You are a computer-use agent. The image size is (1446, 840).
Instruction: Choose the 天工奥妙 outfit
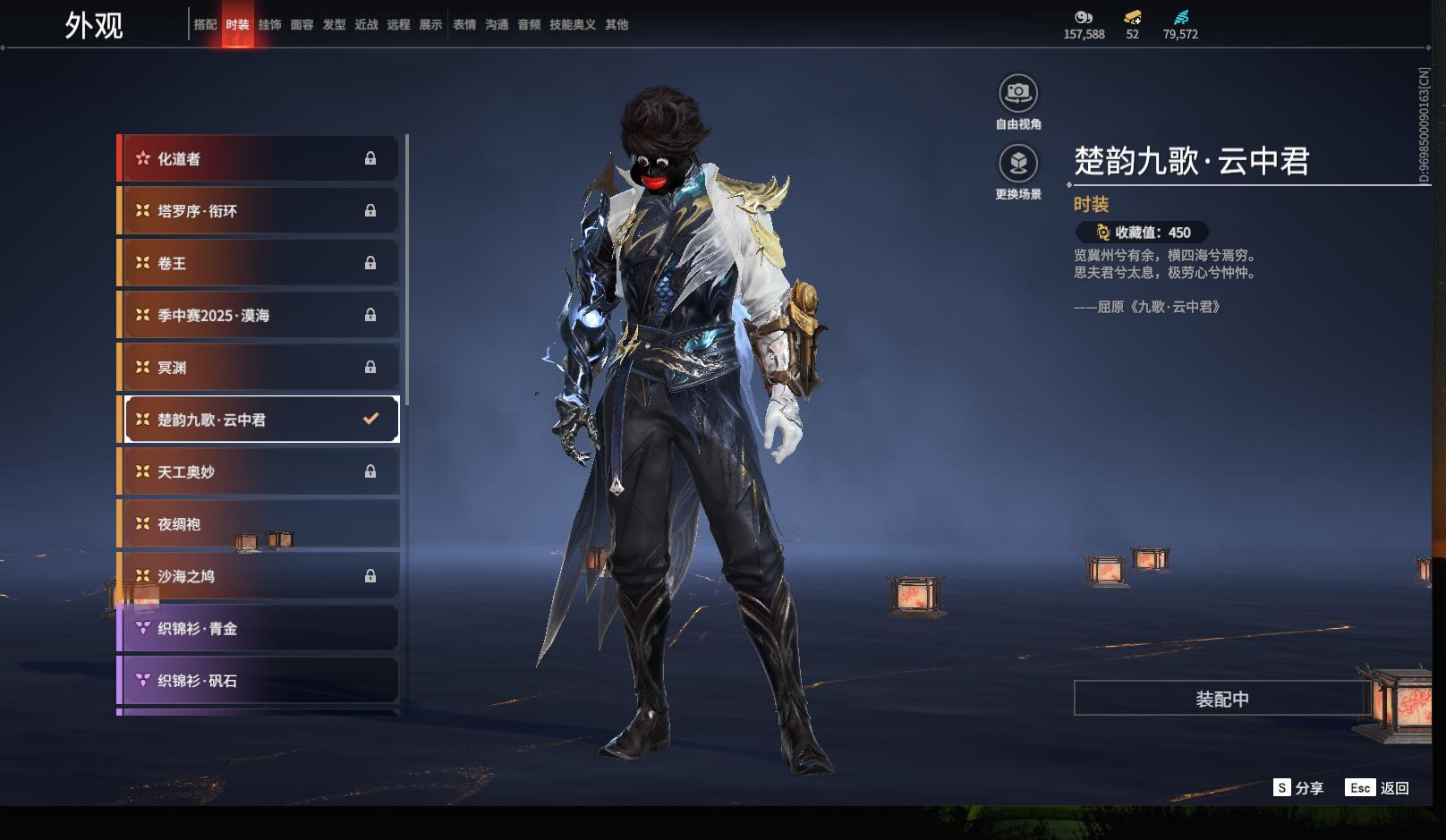point(259,471)
